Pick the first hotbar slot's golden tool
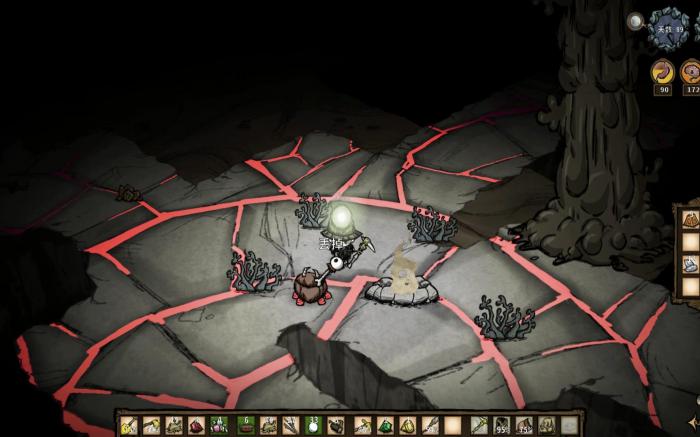This screenshot has height=437, width=700. 129,426
